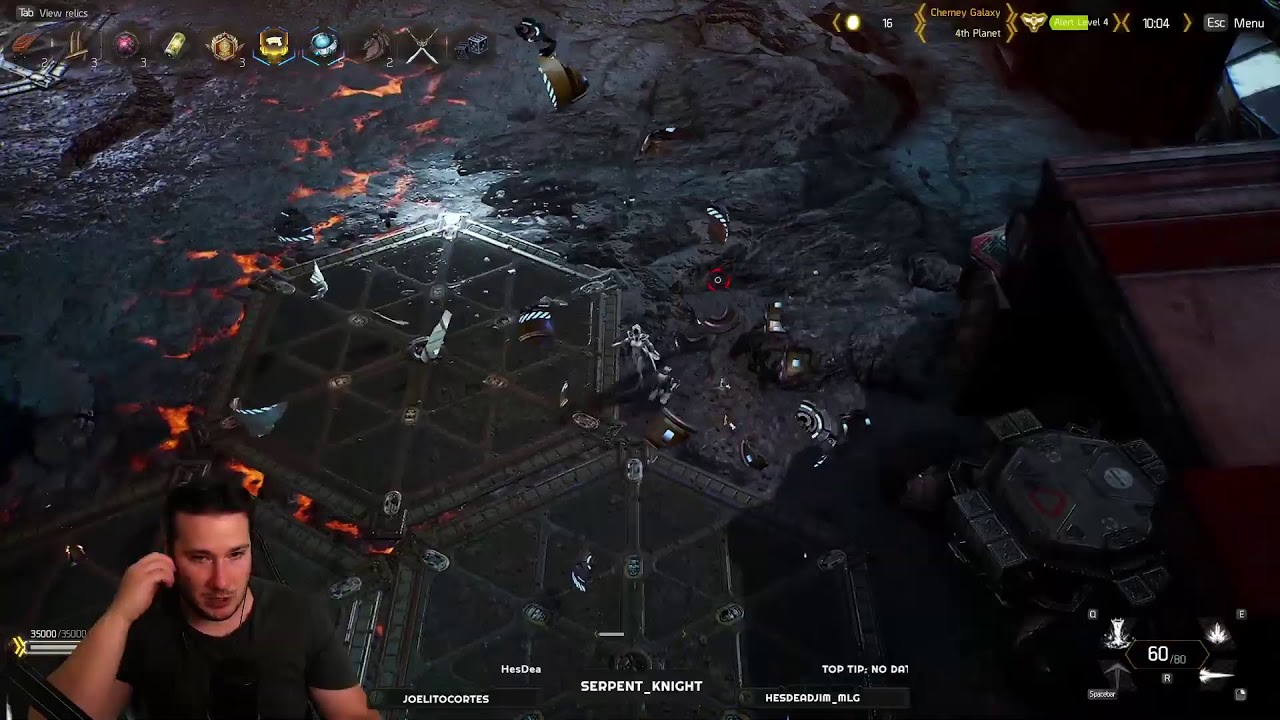
Task: Activate the ground slam splash ability
Action: (1117, 633)
